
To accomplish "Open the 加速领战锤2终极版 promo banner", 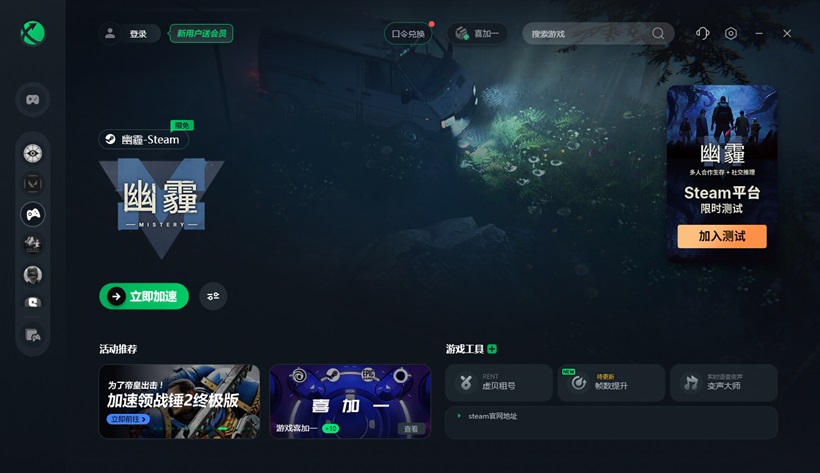I will pyautogui.click(x=179, y=400).
